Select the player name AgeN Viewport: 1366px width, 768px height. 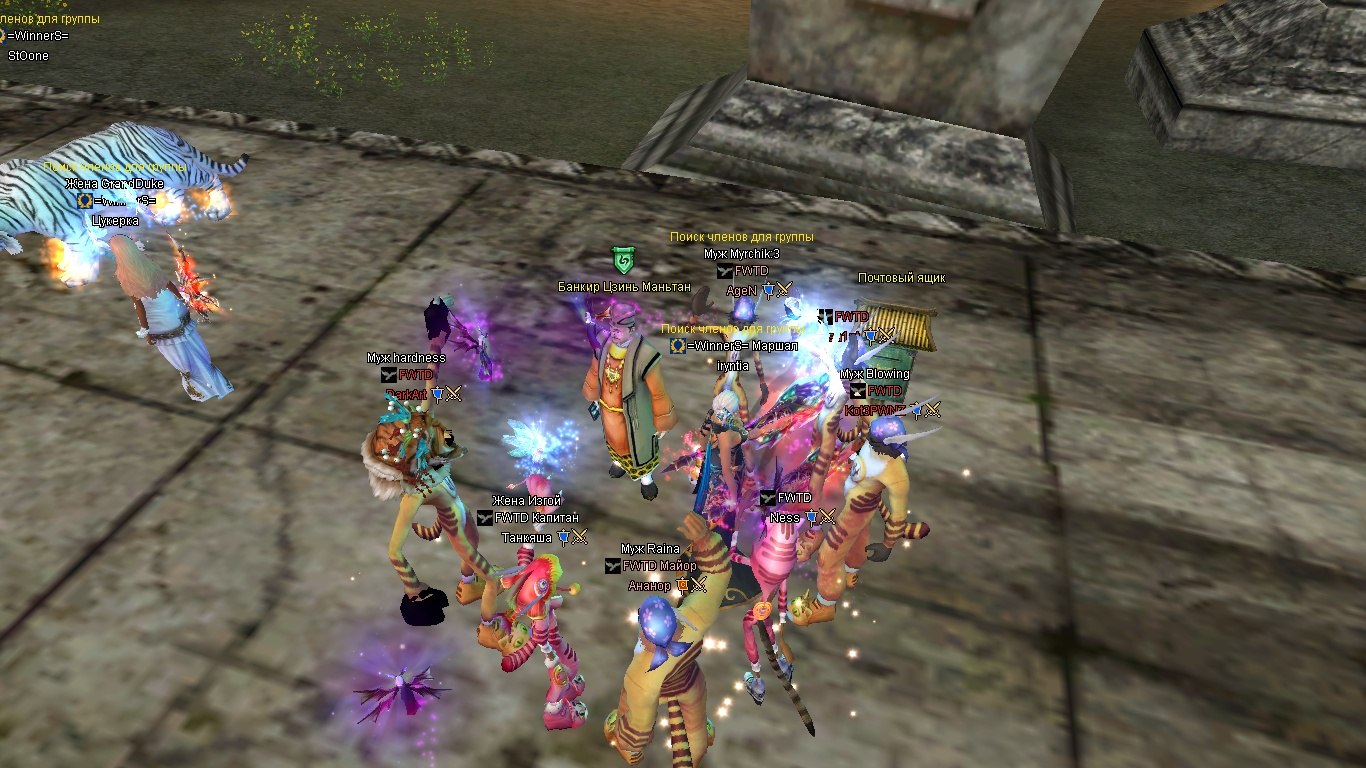[x=741, y=289]
